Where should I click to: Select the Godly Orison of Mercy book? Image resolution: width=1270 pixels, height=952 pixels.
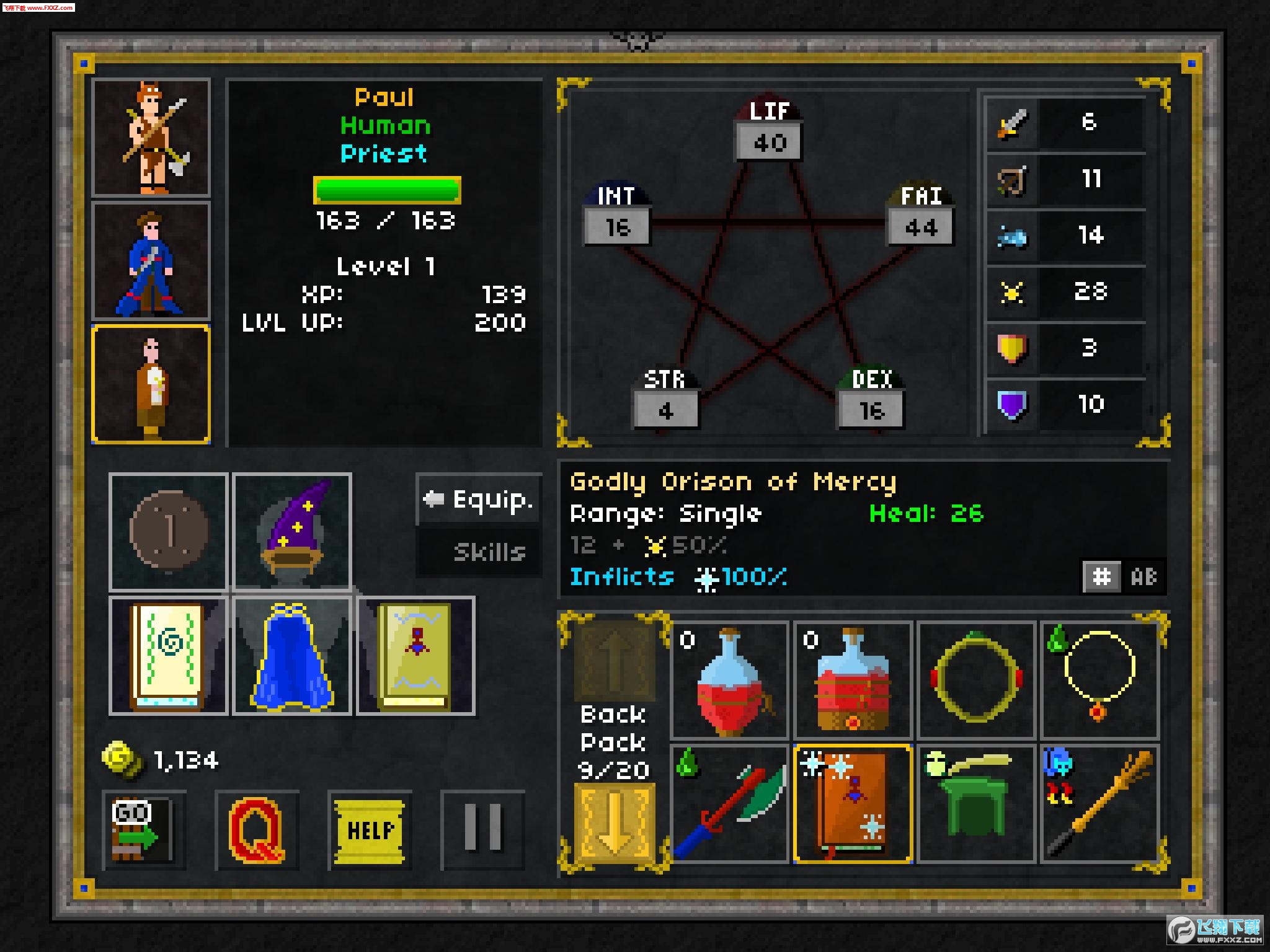tap(853, 804)
